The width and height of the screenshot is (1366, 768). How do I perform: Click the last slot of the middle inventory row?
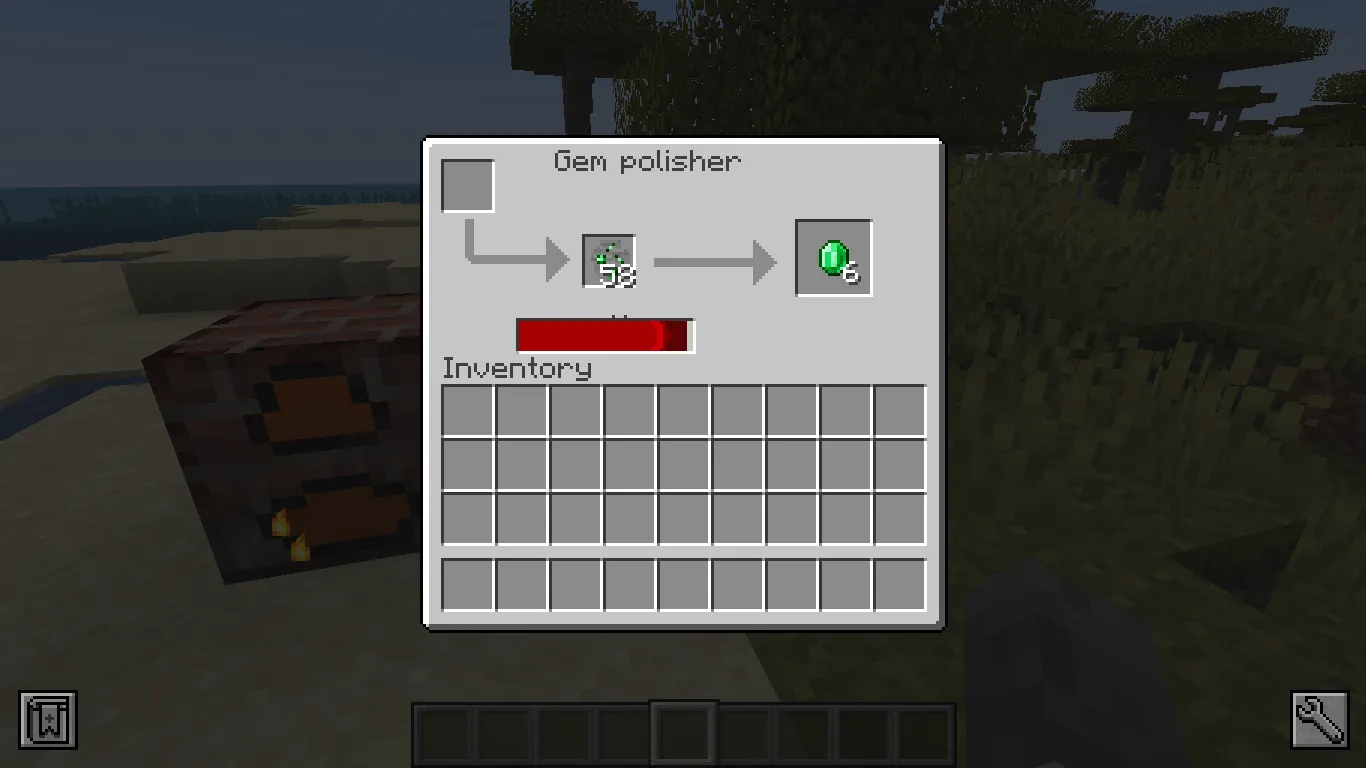click(x=898, y=467)
